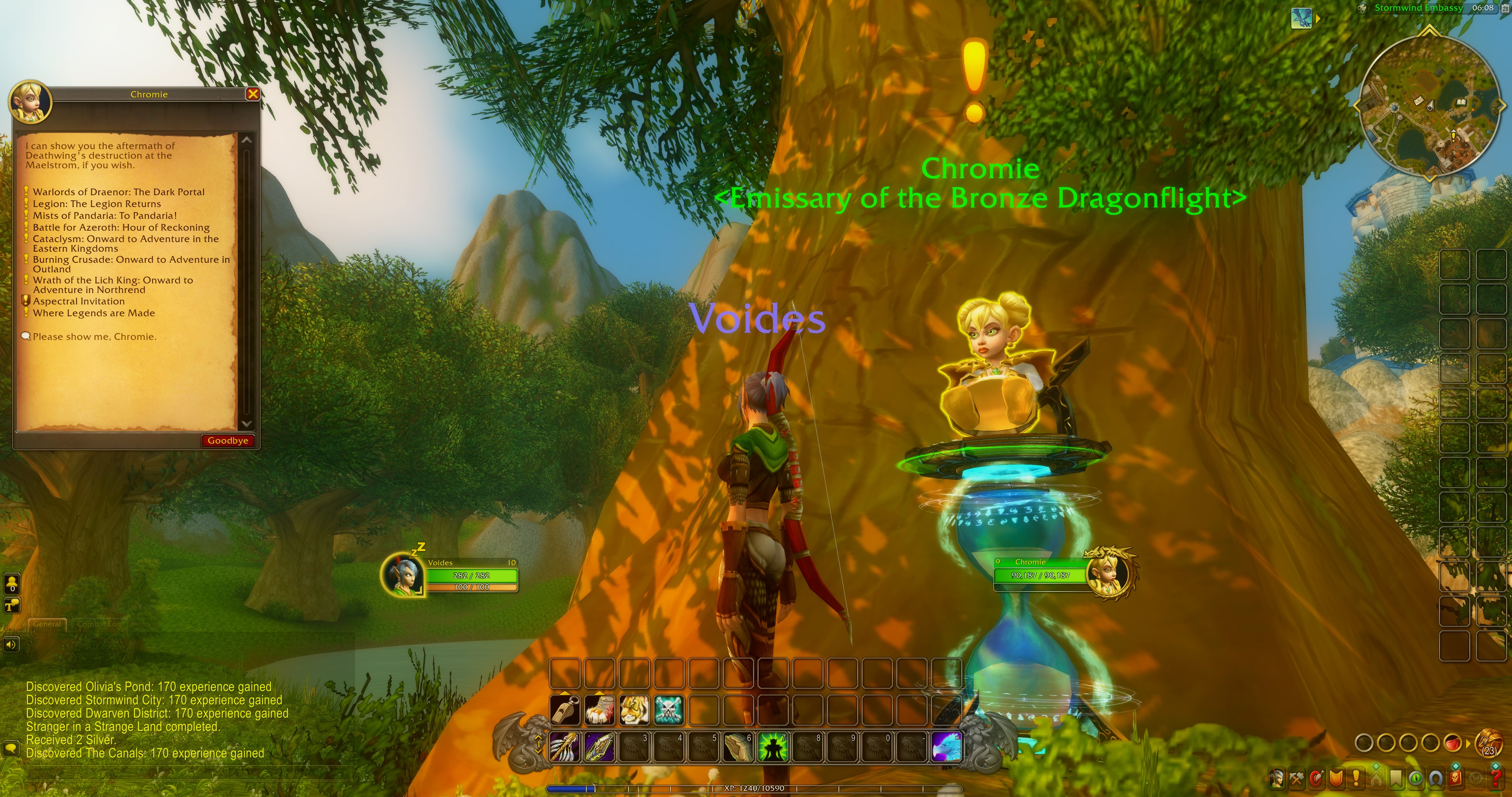
Task: Open the main backpack
Action: point(1490,743)
